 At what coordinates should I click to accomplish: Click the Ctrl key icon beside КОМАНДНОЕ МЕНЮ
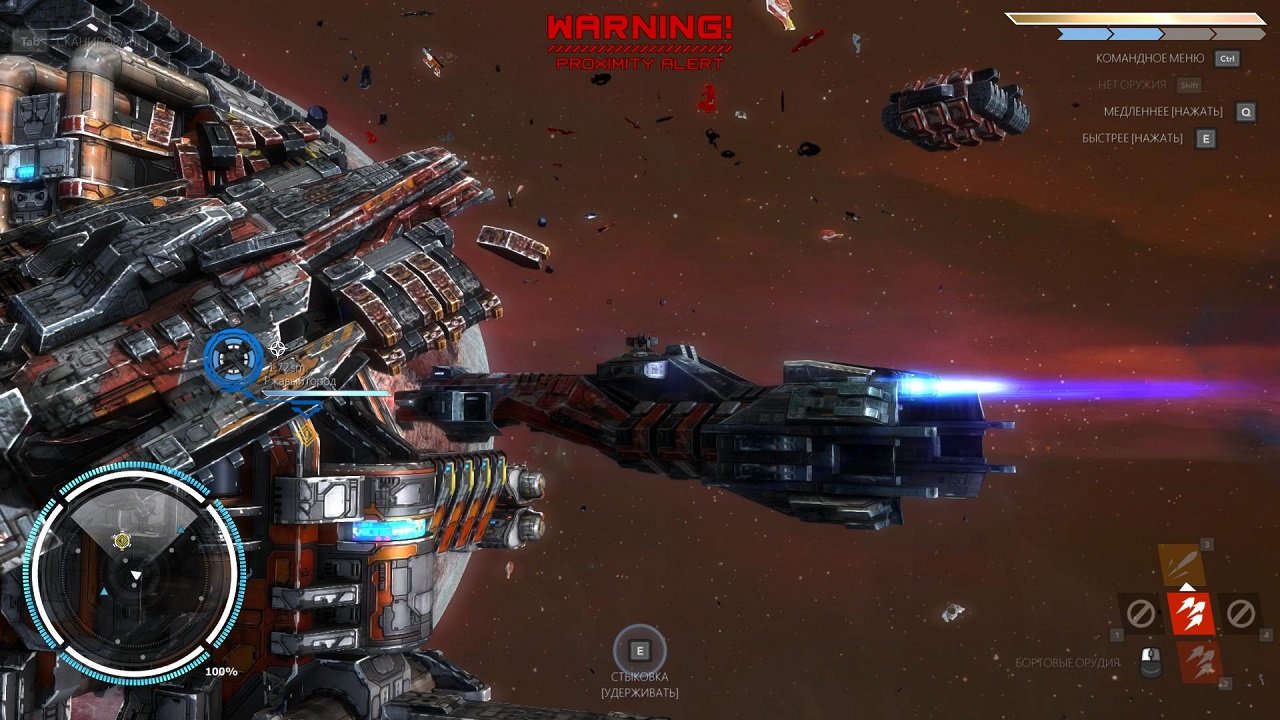(1229, 58)
